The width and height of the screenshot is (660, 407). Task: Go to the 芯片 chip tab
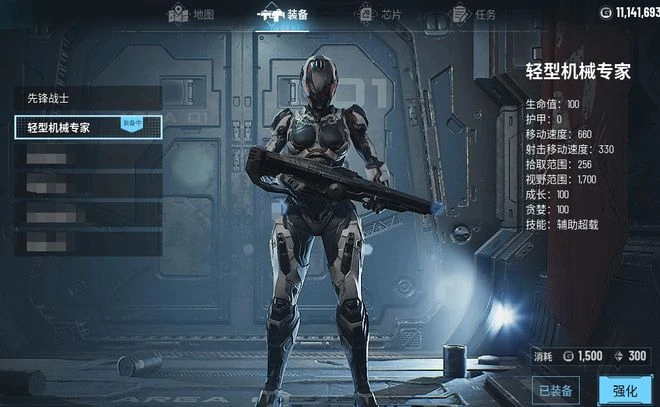(x=380, y=14)
